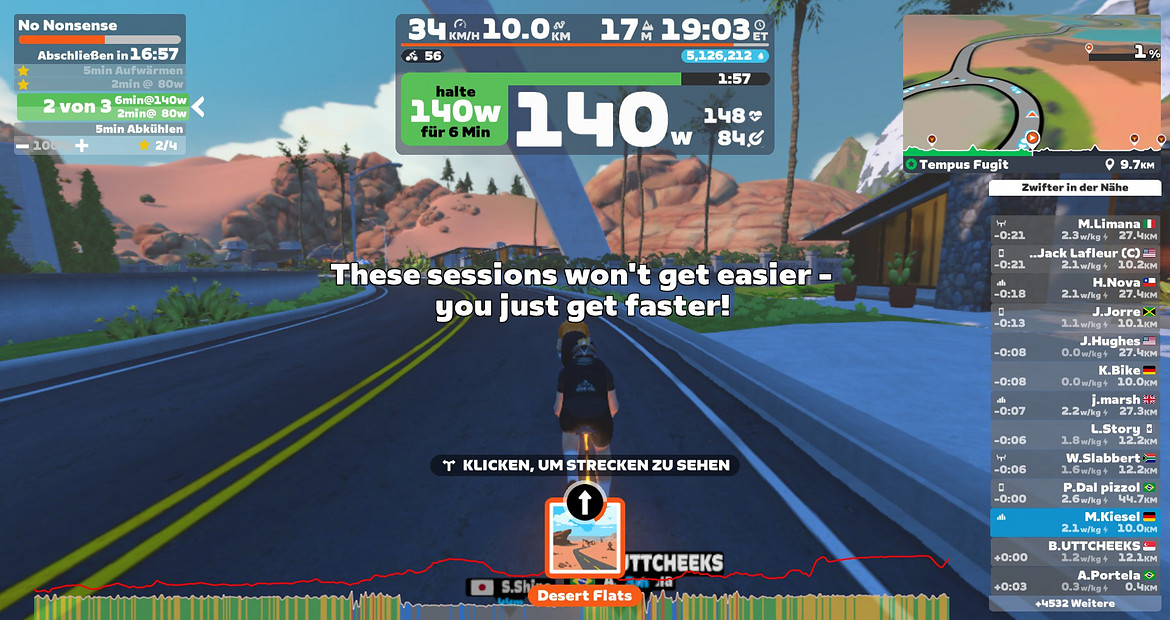Increase workout intensity with the plus button
Screen dimensions: 1170x620
pyautogui.click(x=82, y=146)
